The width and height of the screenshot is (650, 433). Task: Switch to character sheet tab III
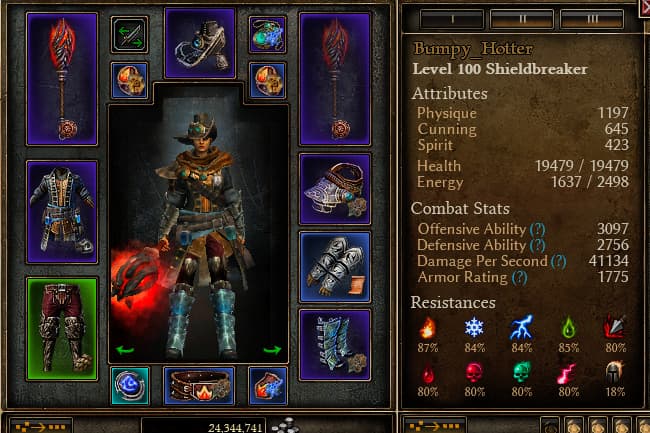[x=593, y=19]
